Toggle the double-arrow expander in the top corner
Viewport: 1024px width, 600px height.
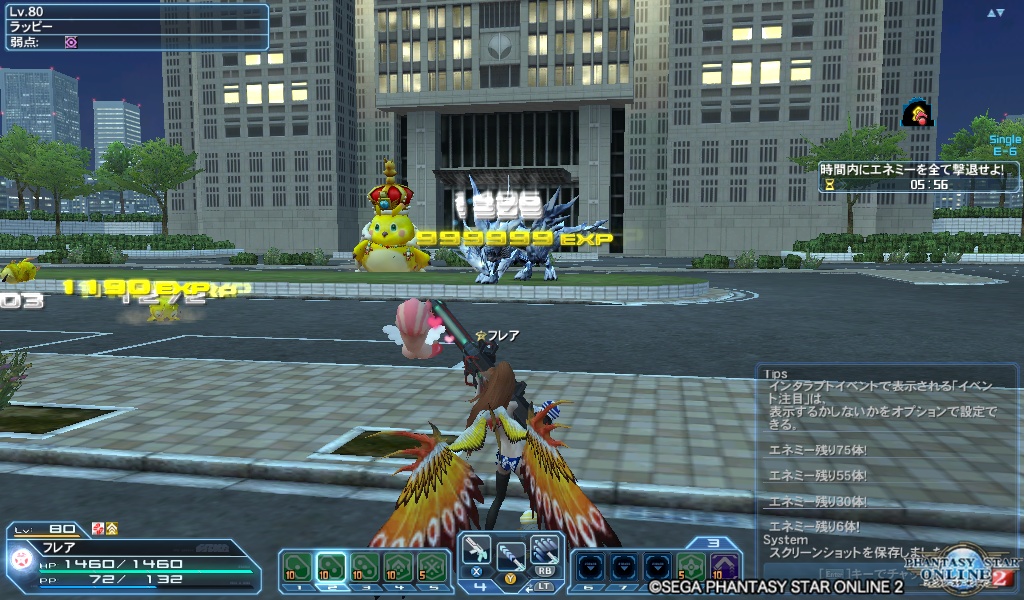point(995,13)
